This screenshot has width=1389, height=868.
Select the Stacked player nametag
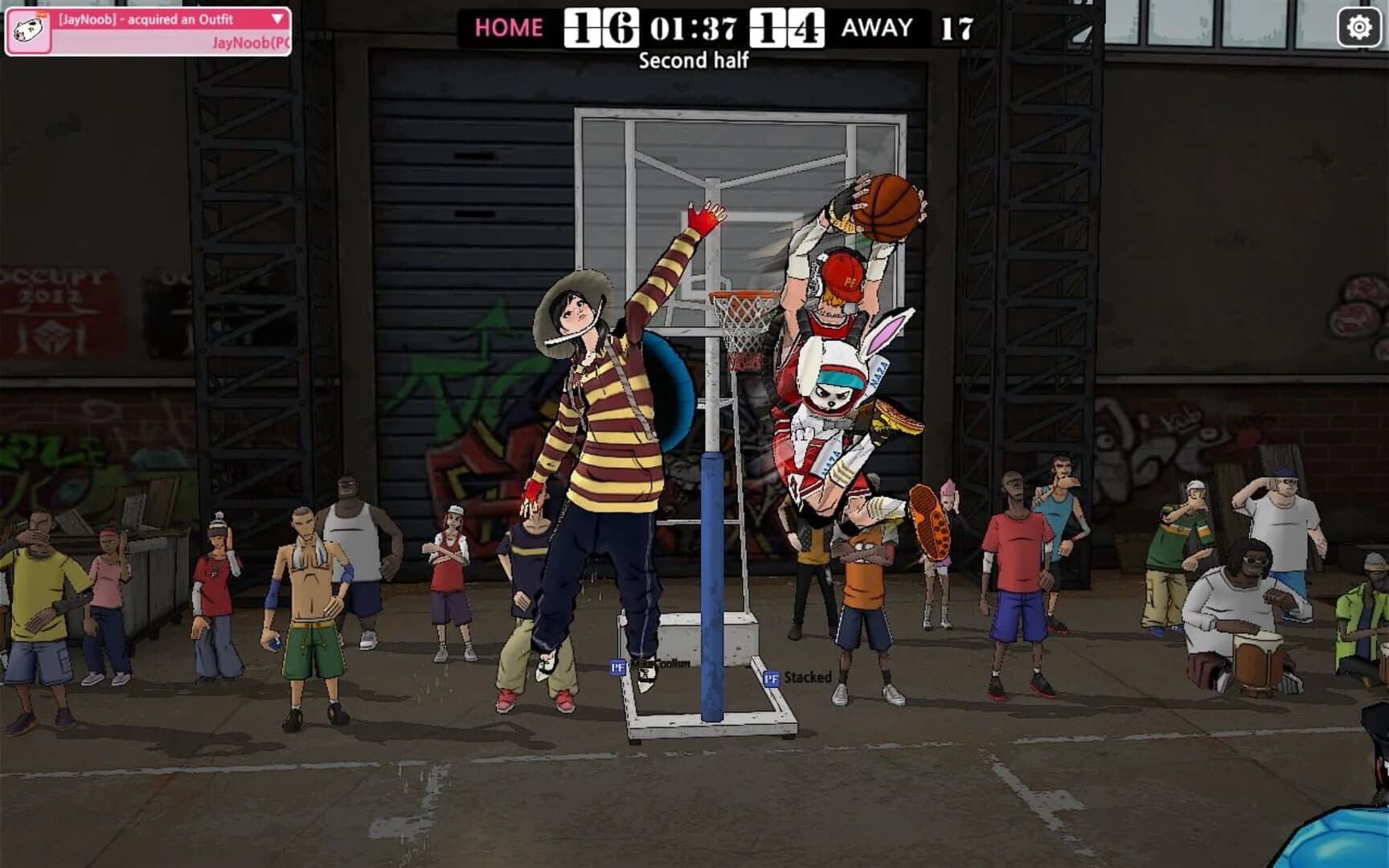click(x=809, y=678)
